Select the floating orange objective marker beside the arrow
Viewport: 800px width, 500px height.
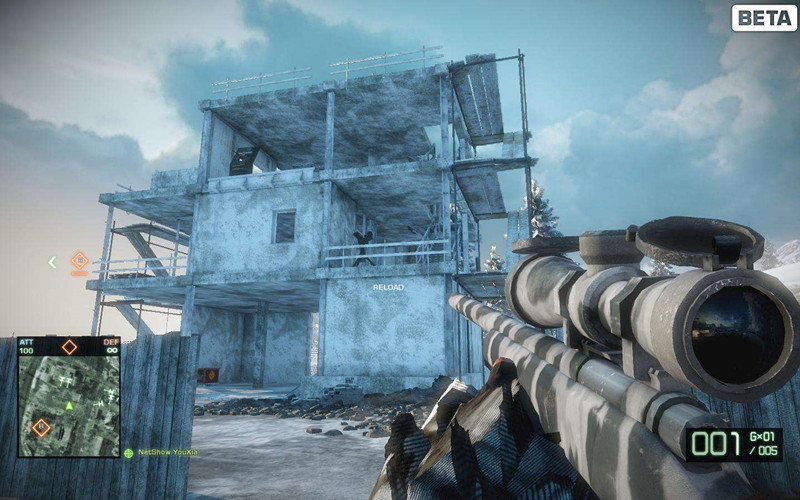80,262
